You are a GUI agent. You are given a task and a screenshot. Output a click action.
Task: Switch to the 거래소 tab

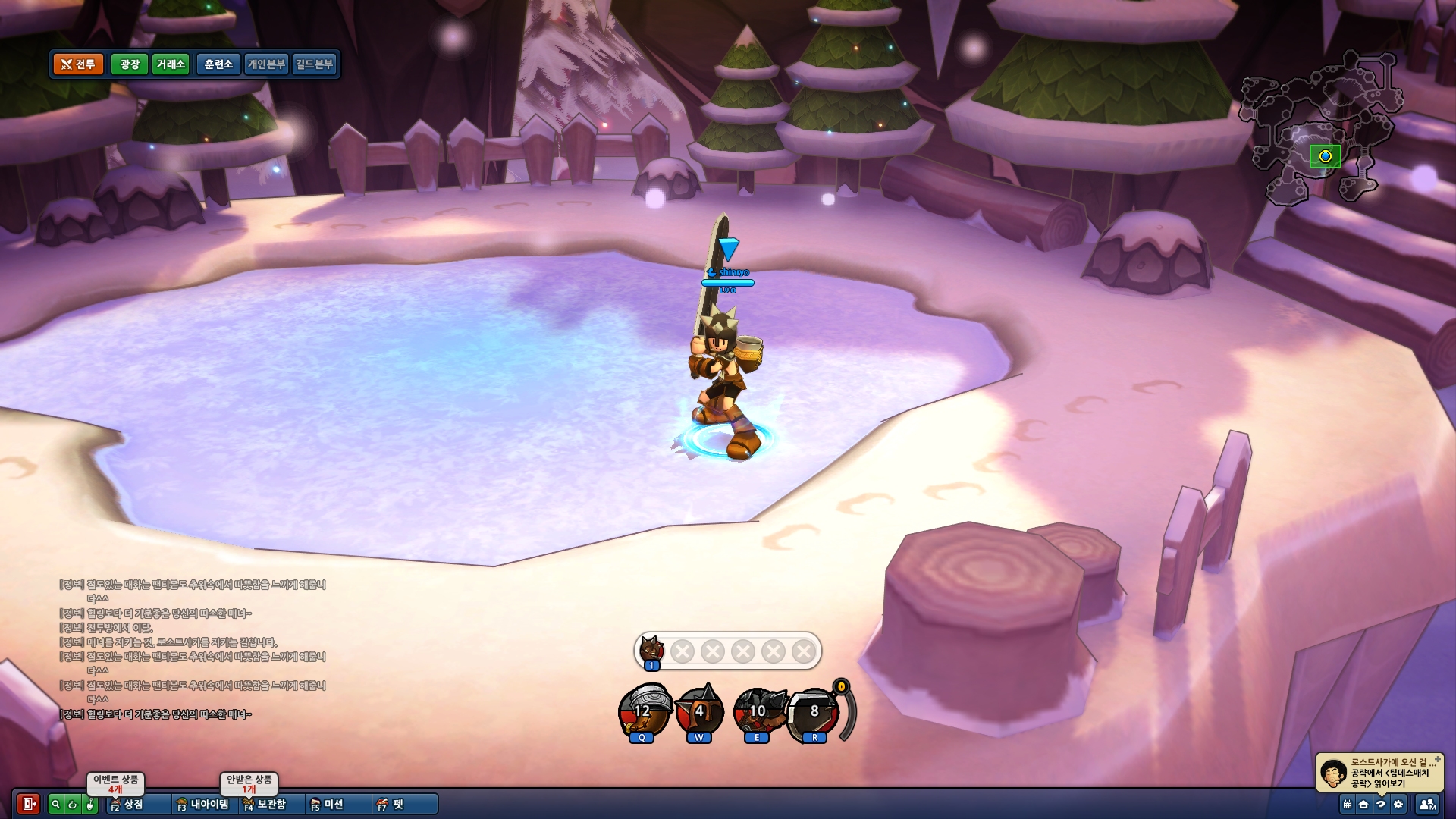coord(172,65)
